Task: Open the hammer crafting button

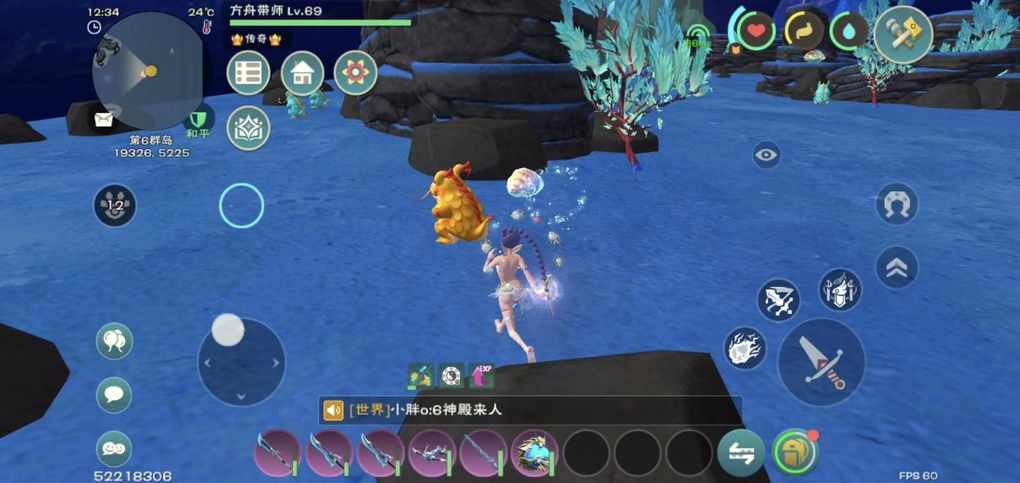Action: [903, 34]
